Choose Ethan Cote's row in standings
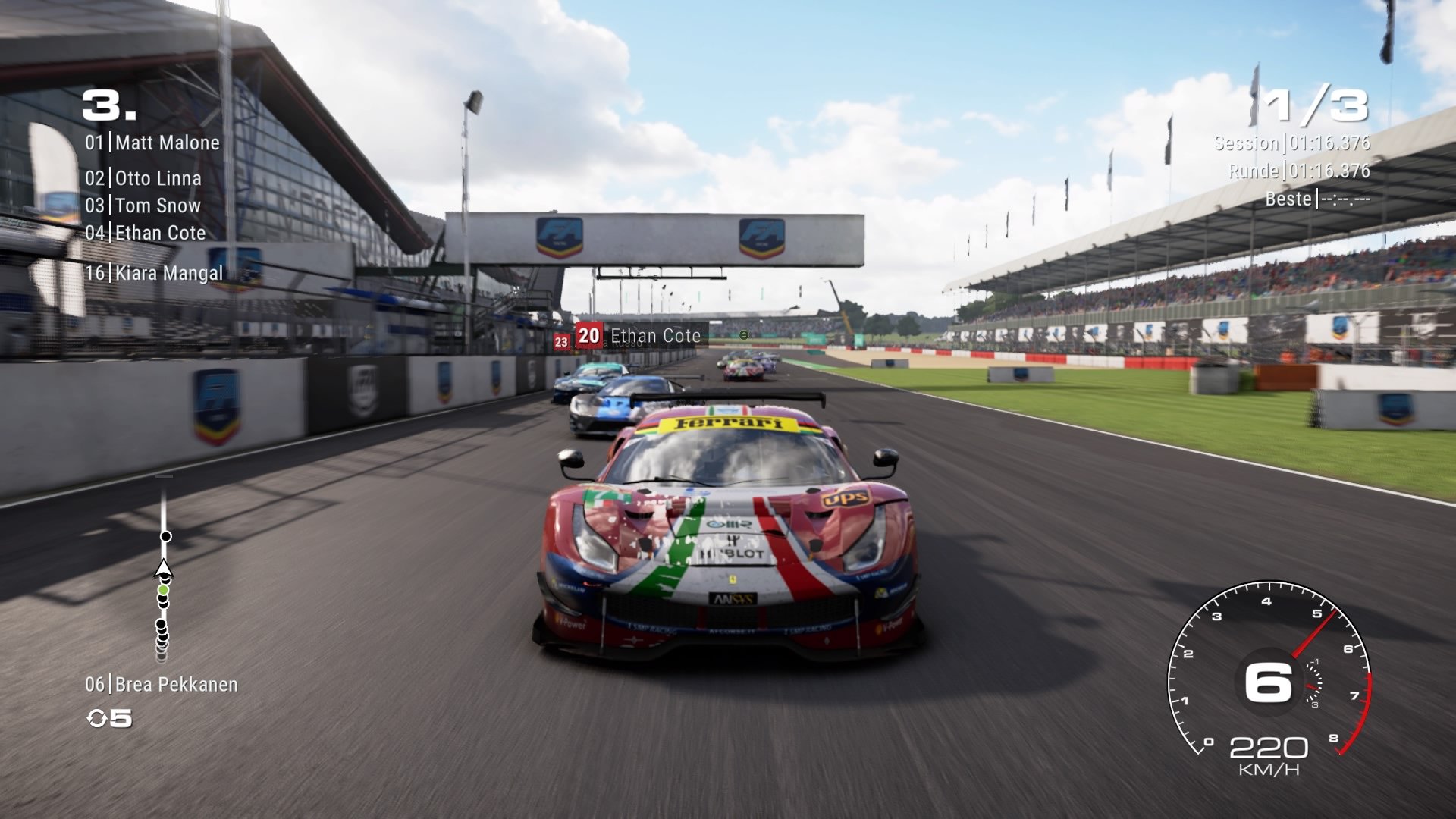This screenshot has height=819, width=1456. 146,233
